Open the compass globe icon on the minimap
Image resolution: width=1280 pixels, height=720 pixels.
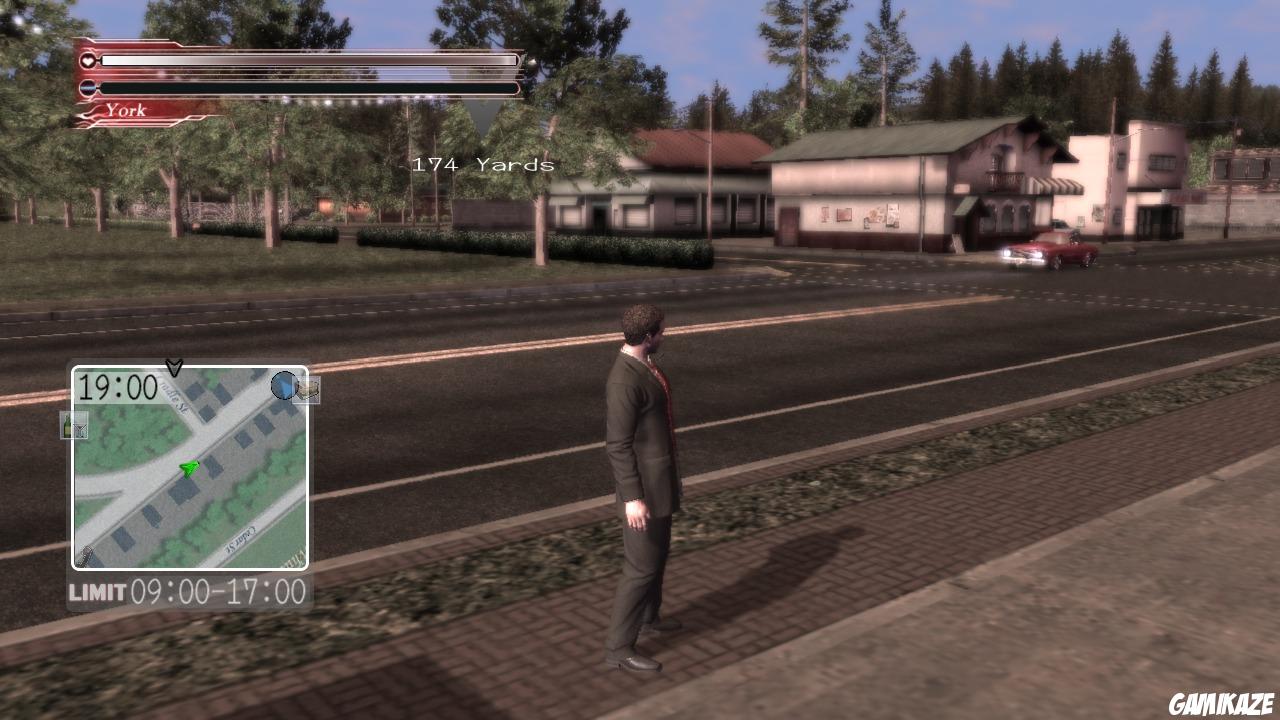click(283, 386)
